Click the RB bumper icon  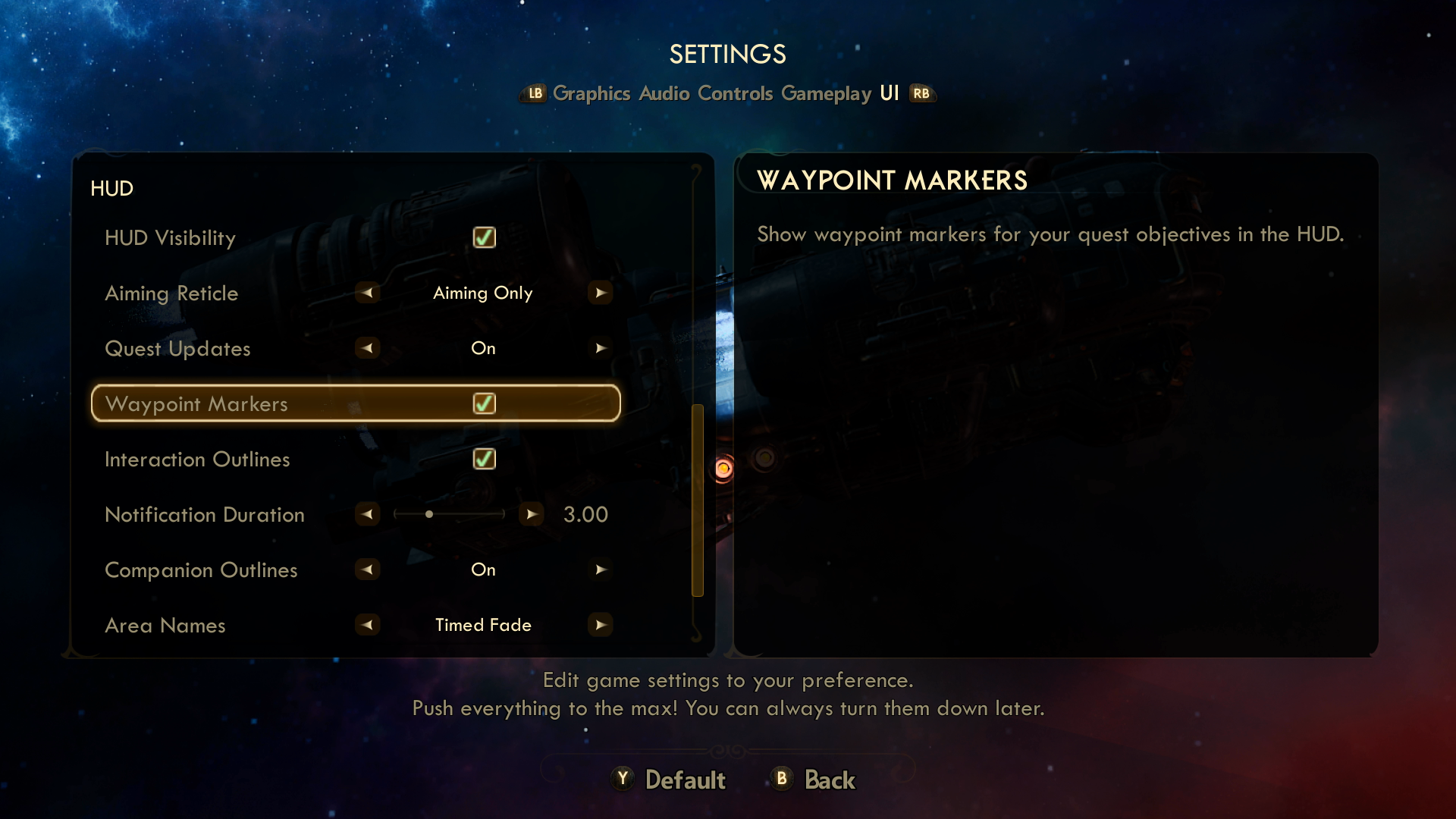tap(921, 93)
